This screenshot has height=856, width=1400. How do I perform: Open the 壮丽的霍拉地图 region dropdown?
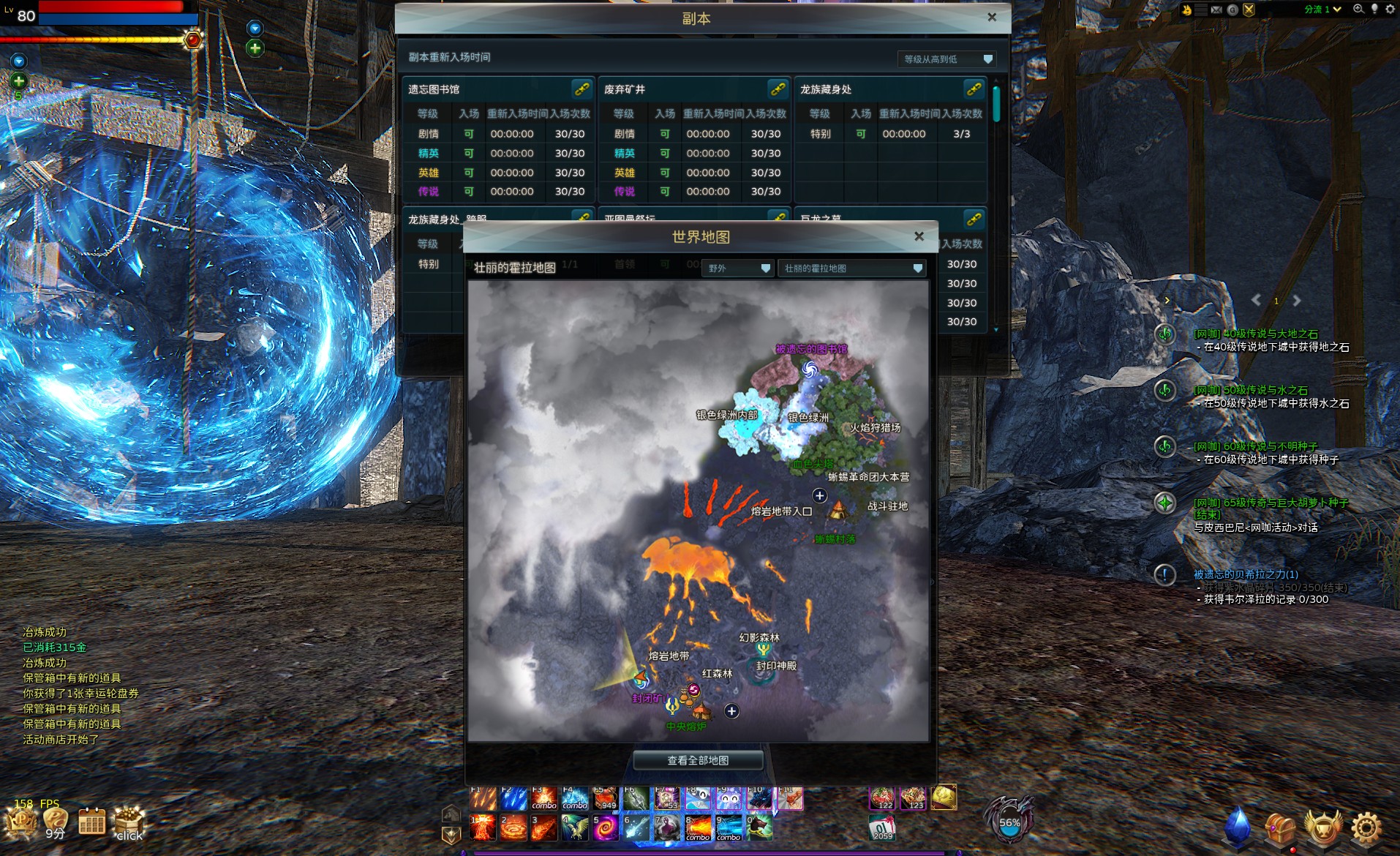tap(852, 269)
